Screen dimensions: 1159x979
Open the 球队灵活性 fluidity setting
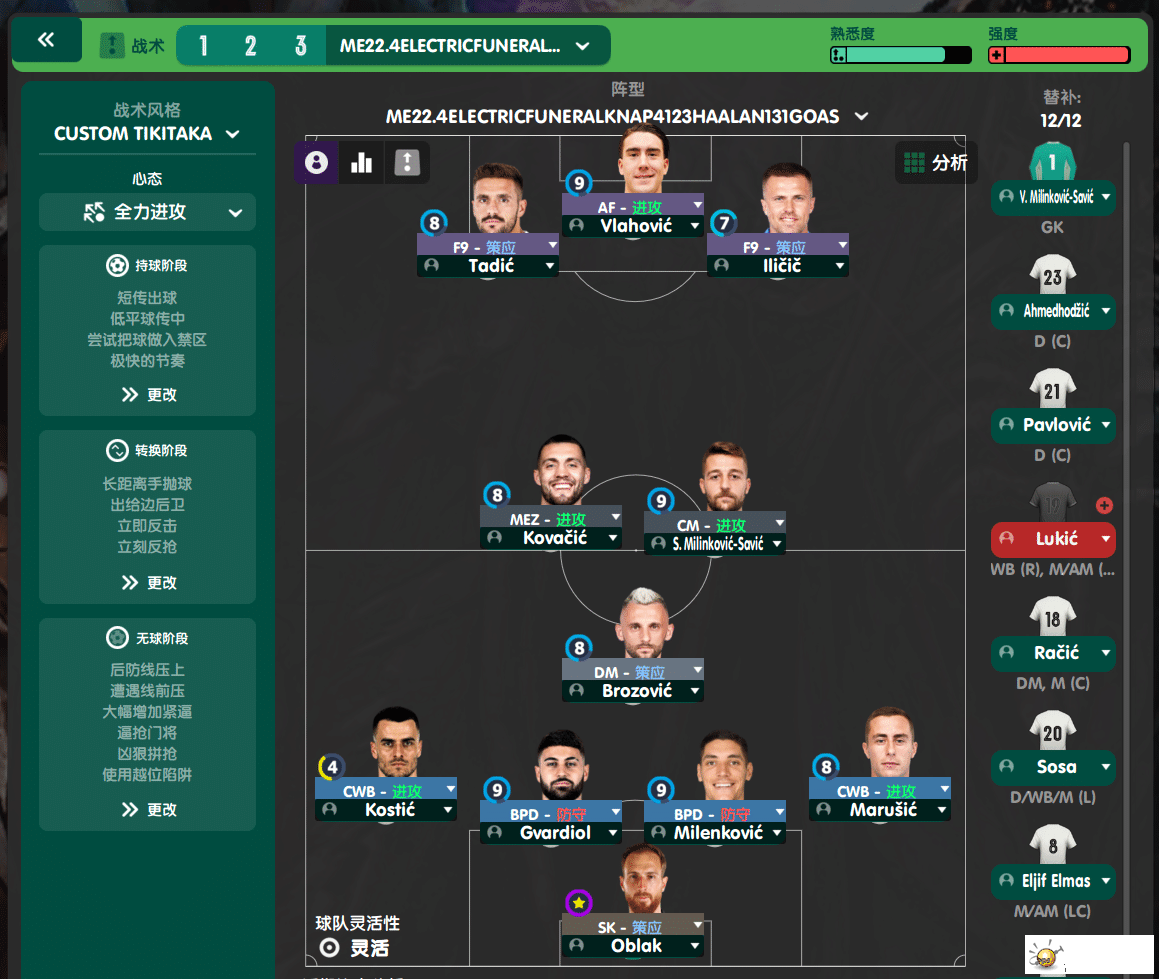(356, 947)
